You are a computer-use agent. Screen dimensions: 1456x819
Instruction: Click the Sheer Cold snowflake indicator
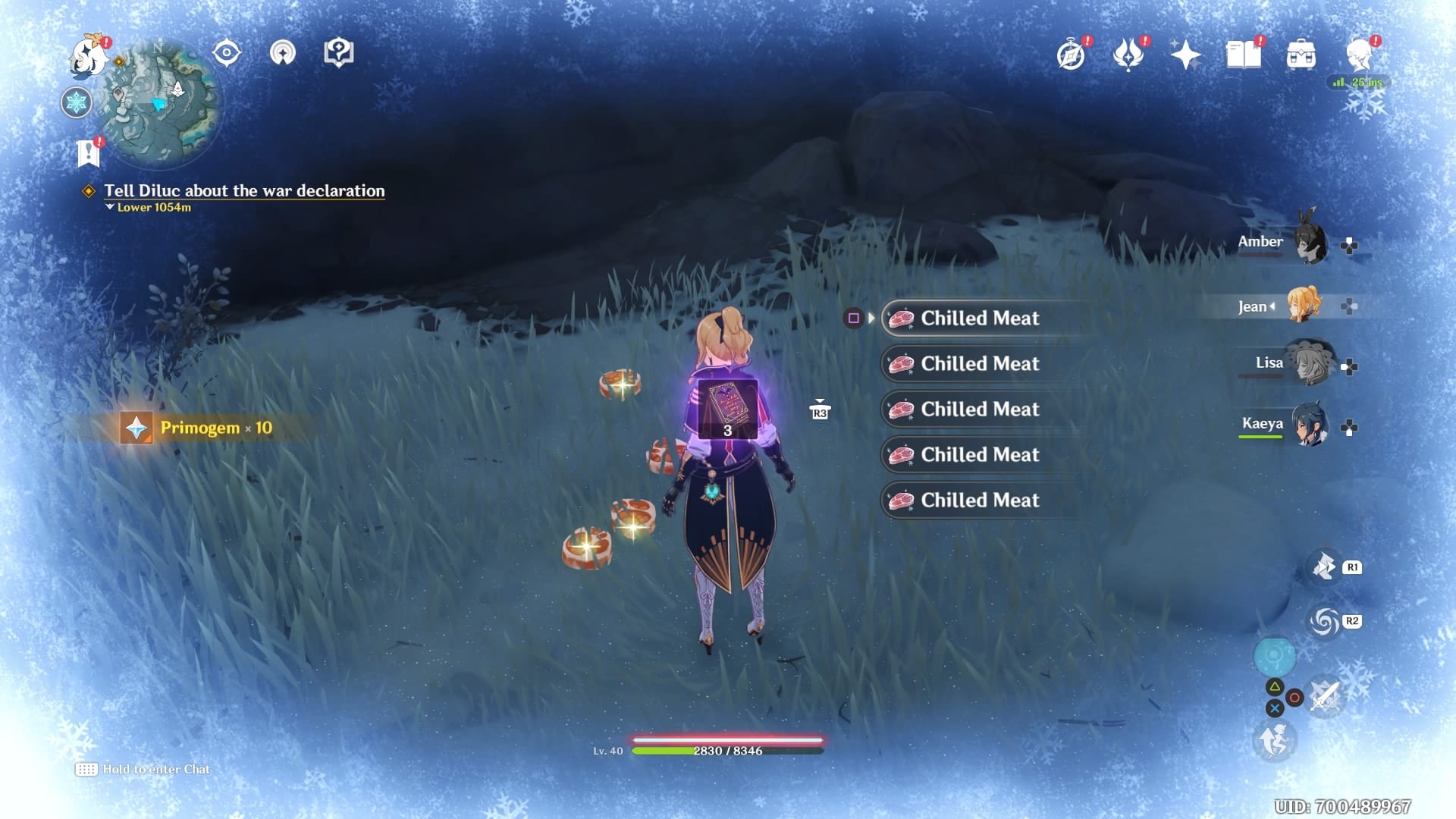pyautogui.click(x=74, y=102)
